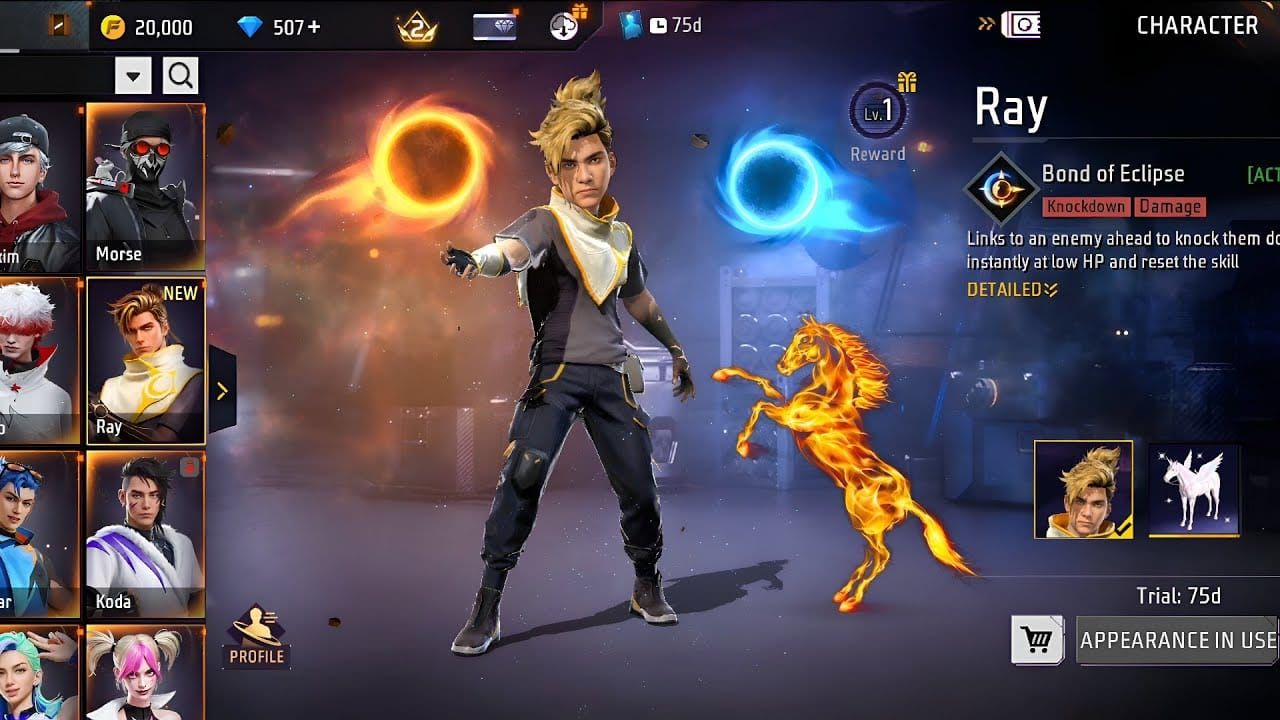Expand the character list side arrow chevron
The width and height of the screenshot is (1280, 720).
coord(222,390)
